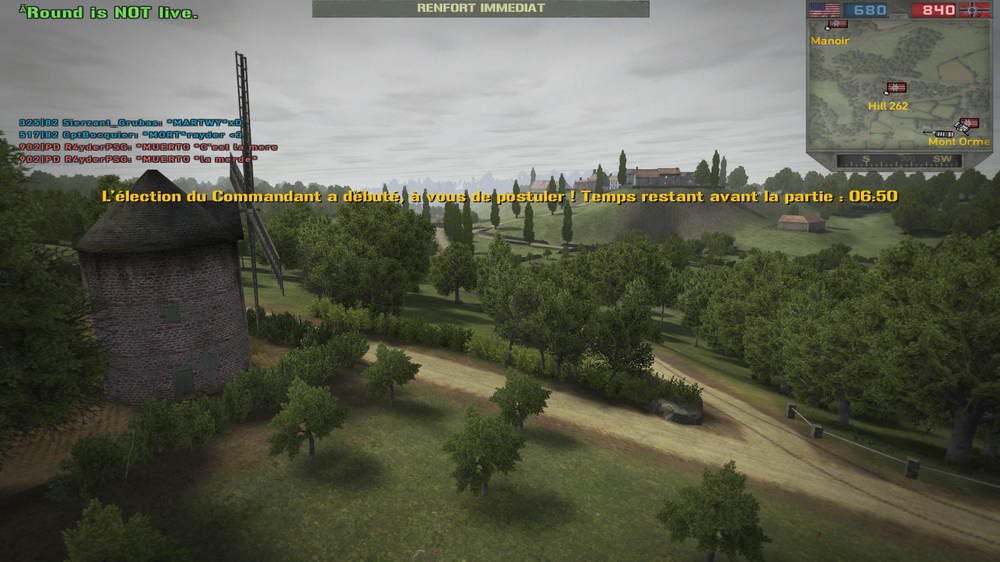Click the German team flag icon
1000x562 pixels.
976,10
